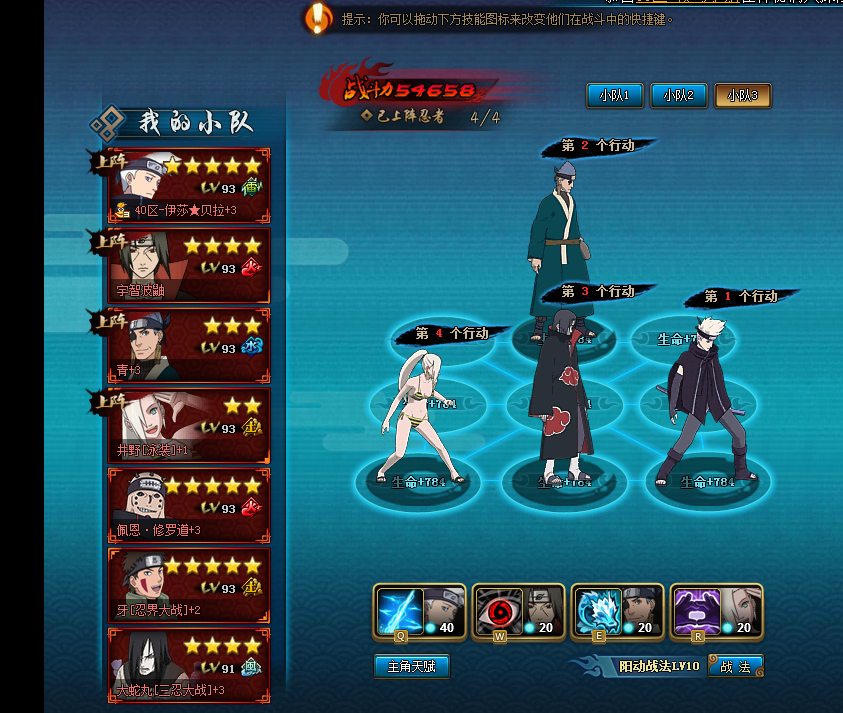Viewport: 843px width, 713px height.
Task: Choose the 宇智波鼬 ninja card
Action: click(189, 266)
